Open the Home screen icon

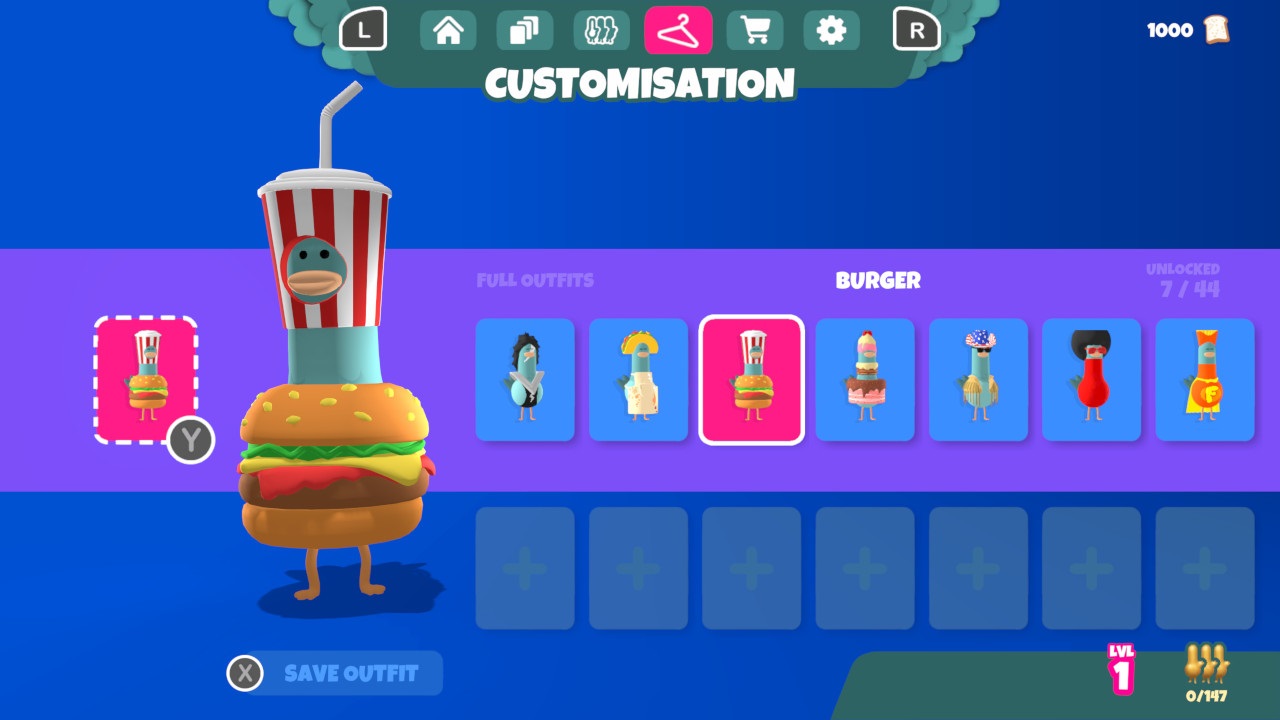(447, 30)
